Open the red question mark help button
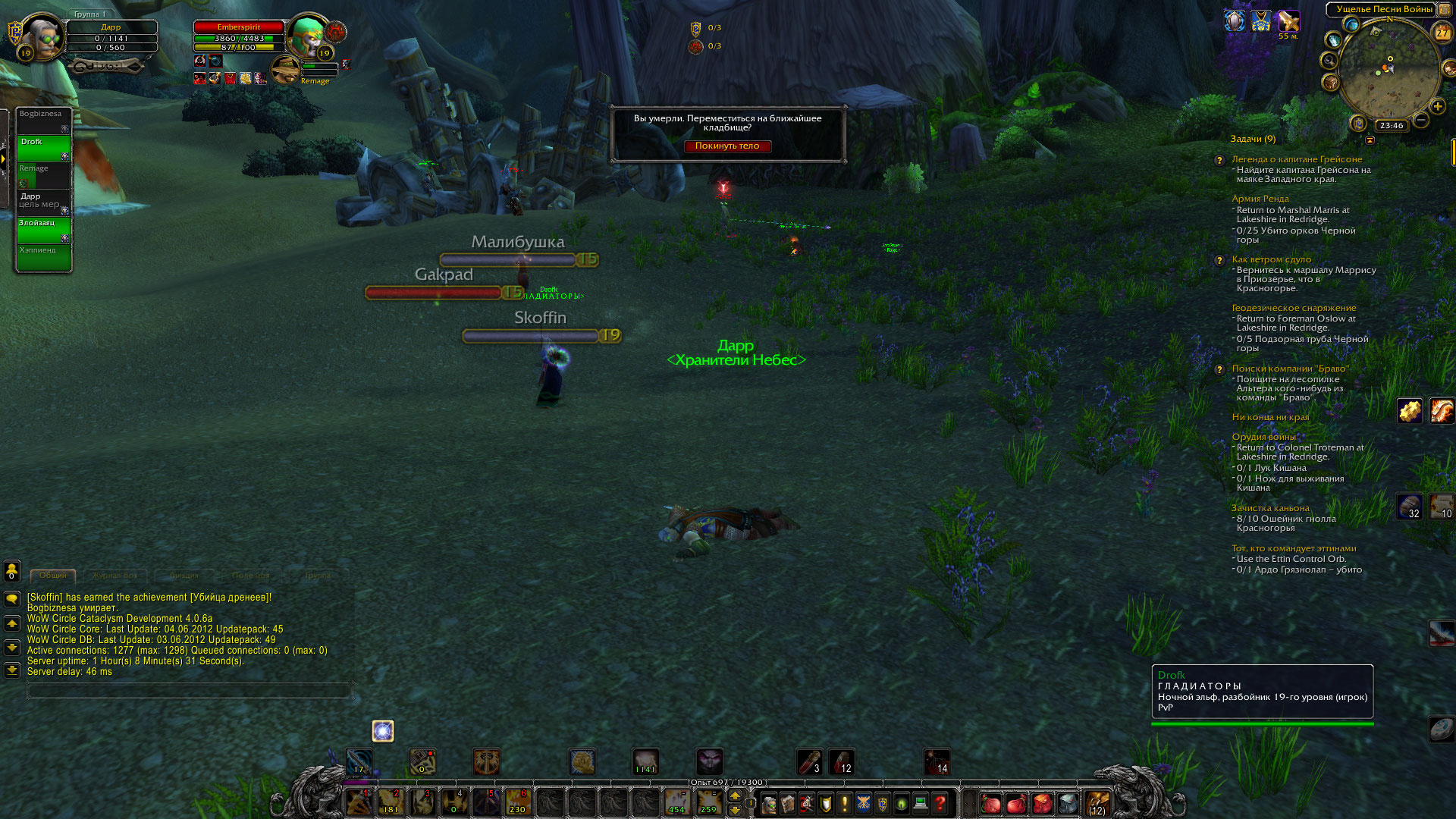This screenshot has height=819, width=1456. coord(940,802)
